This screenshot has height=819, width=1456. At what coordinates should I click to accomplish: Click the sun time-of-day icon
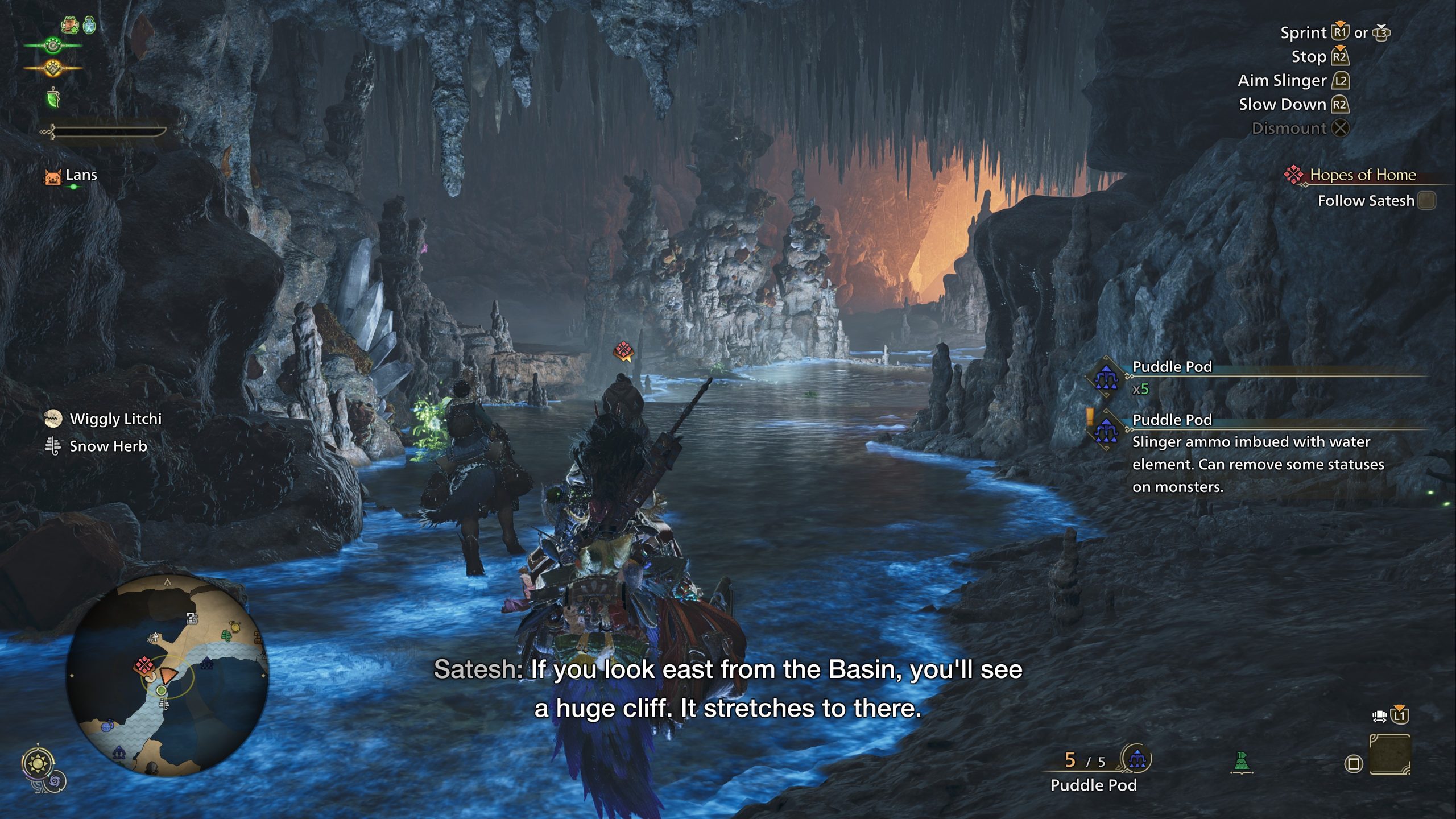38,763
